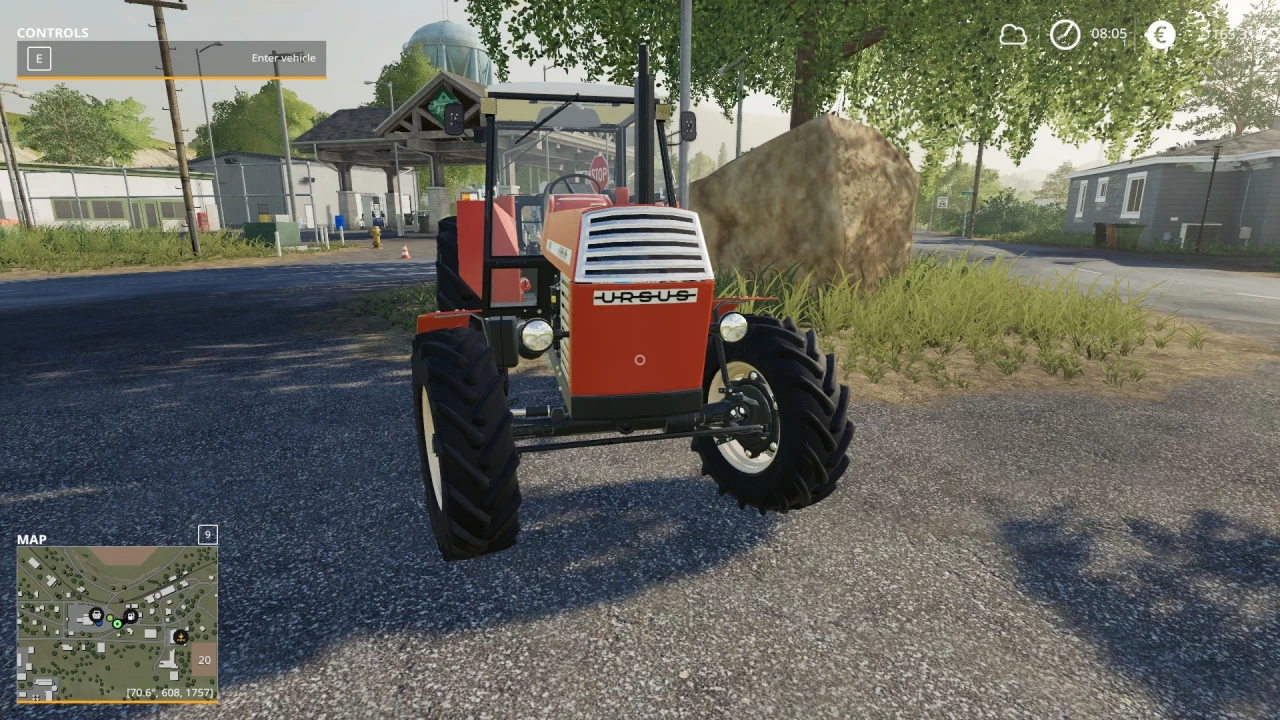Click the sell point arrow icon on the minimap

(181, 637)
